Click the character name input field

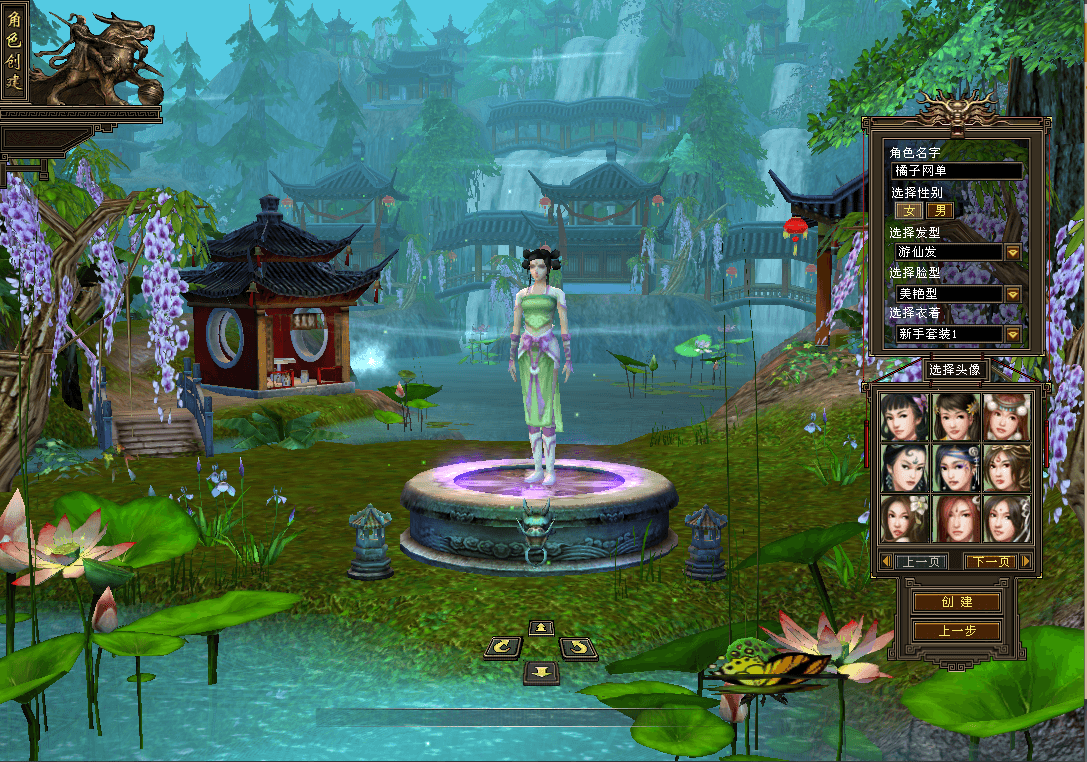pos(957,171)
